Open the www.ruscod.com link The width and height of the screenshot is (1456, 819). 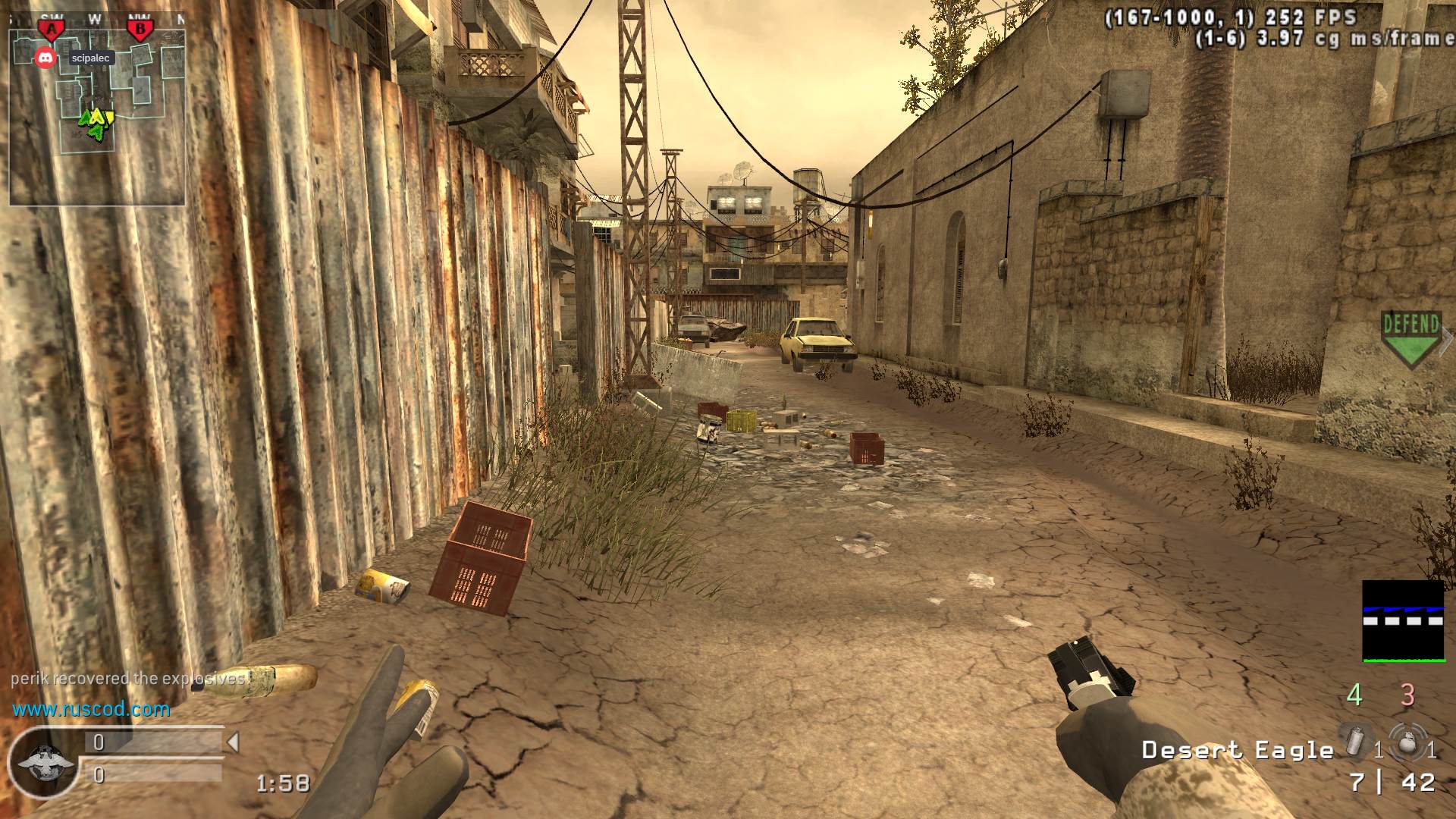tap(91, 710)
